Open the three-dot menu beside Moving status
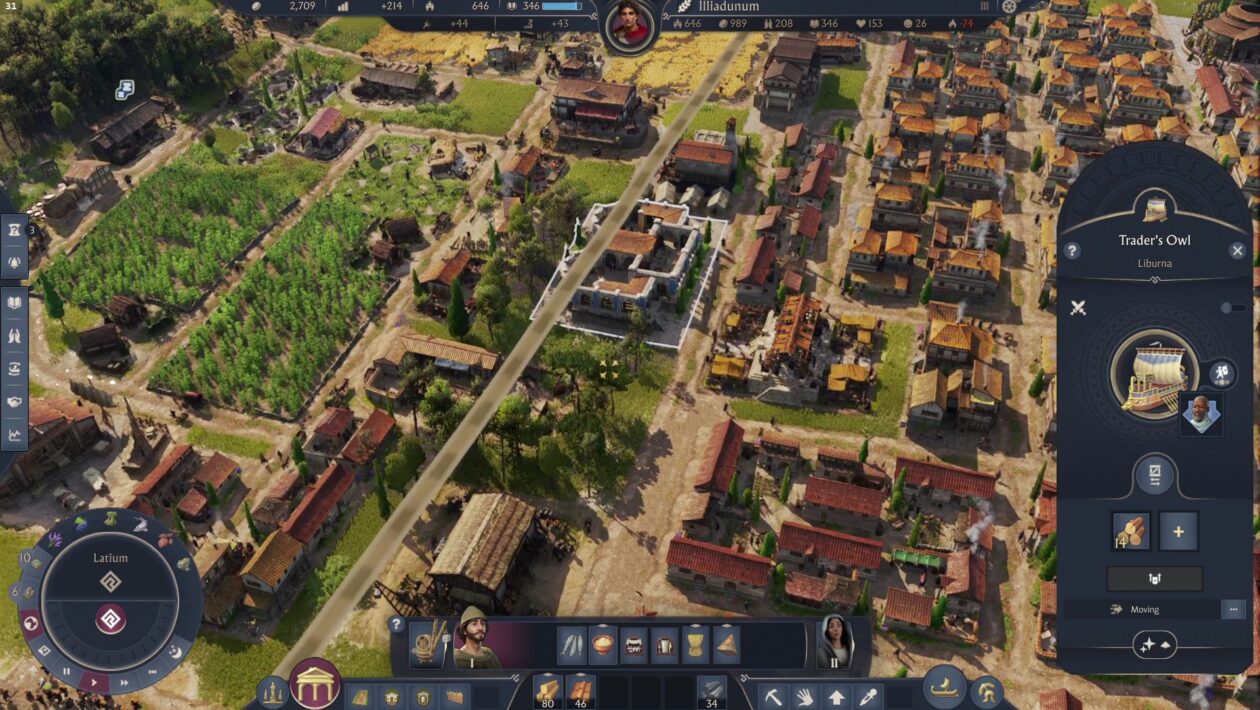The height and width of the screenshot is (710, 1260). click(x=1233, y=609)
